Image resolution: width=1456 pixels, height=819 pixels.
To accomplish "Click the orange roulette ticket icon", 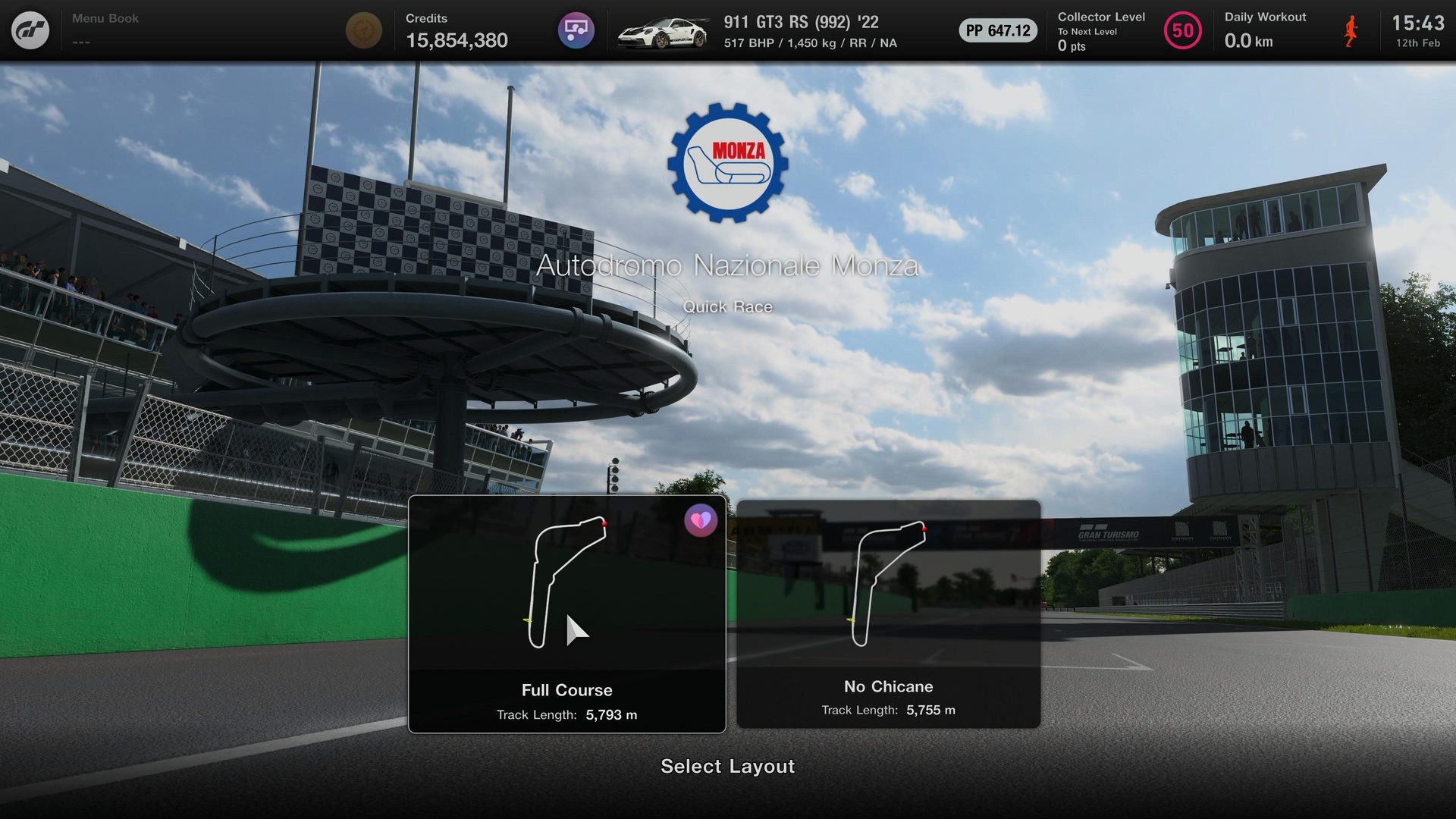I will coord(364,30).
